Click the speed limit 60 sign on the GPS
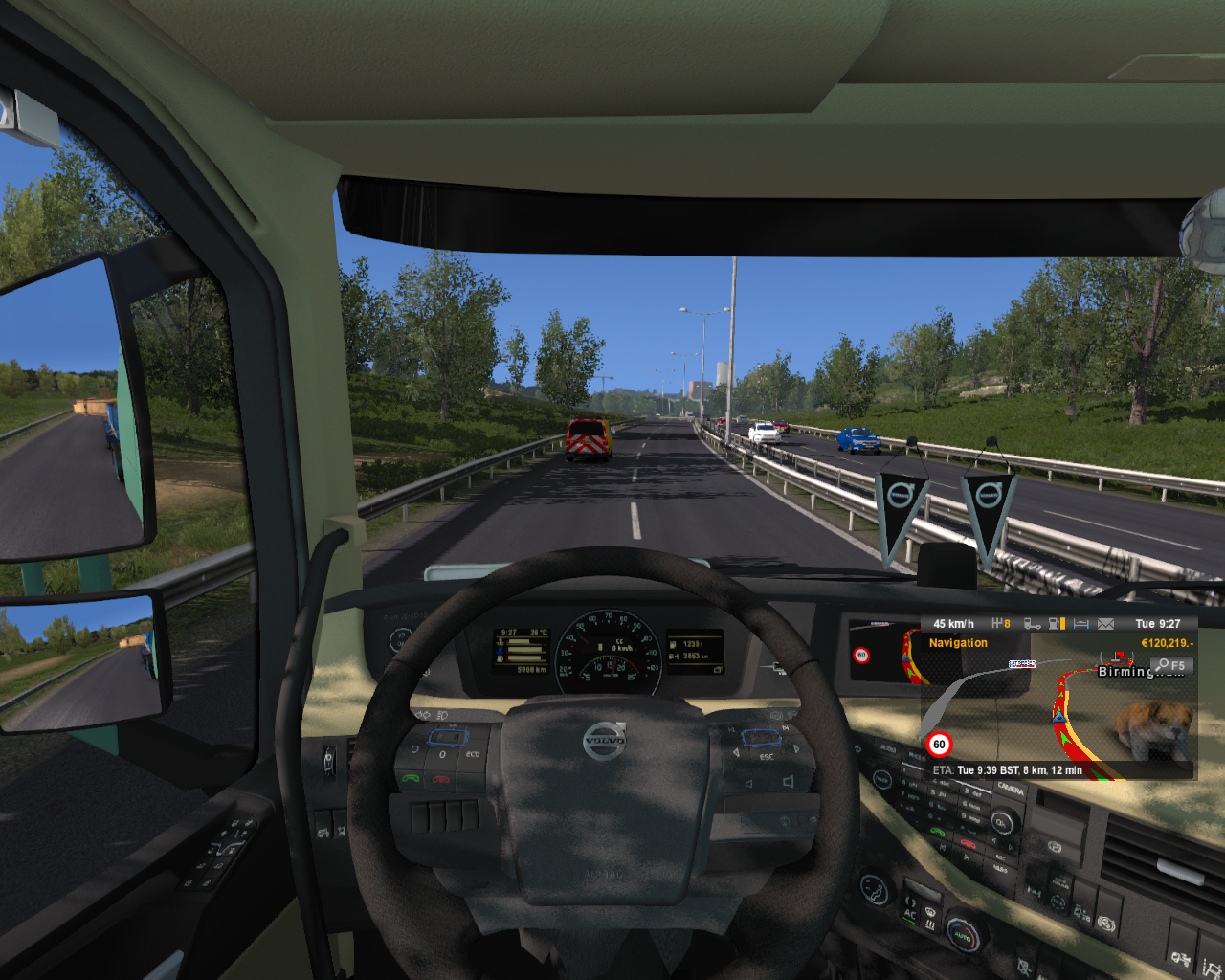 tap(938, 742)
